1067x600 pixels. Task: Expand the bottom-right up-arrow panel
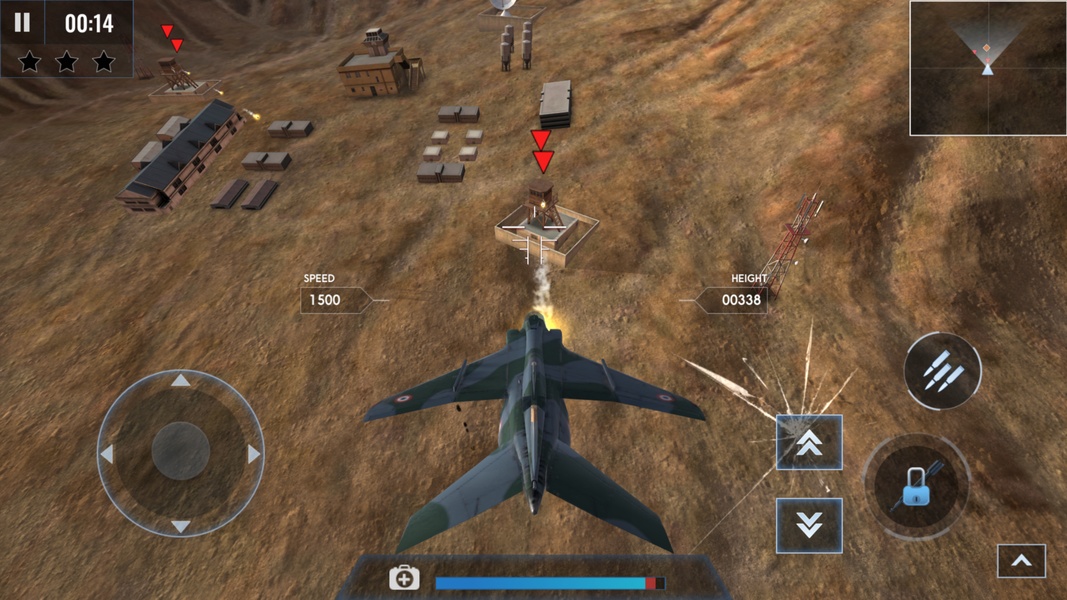[1021, 562]
